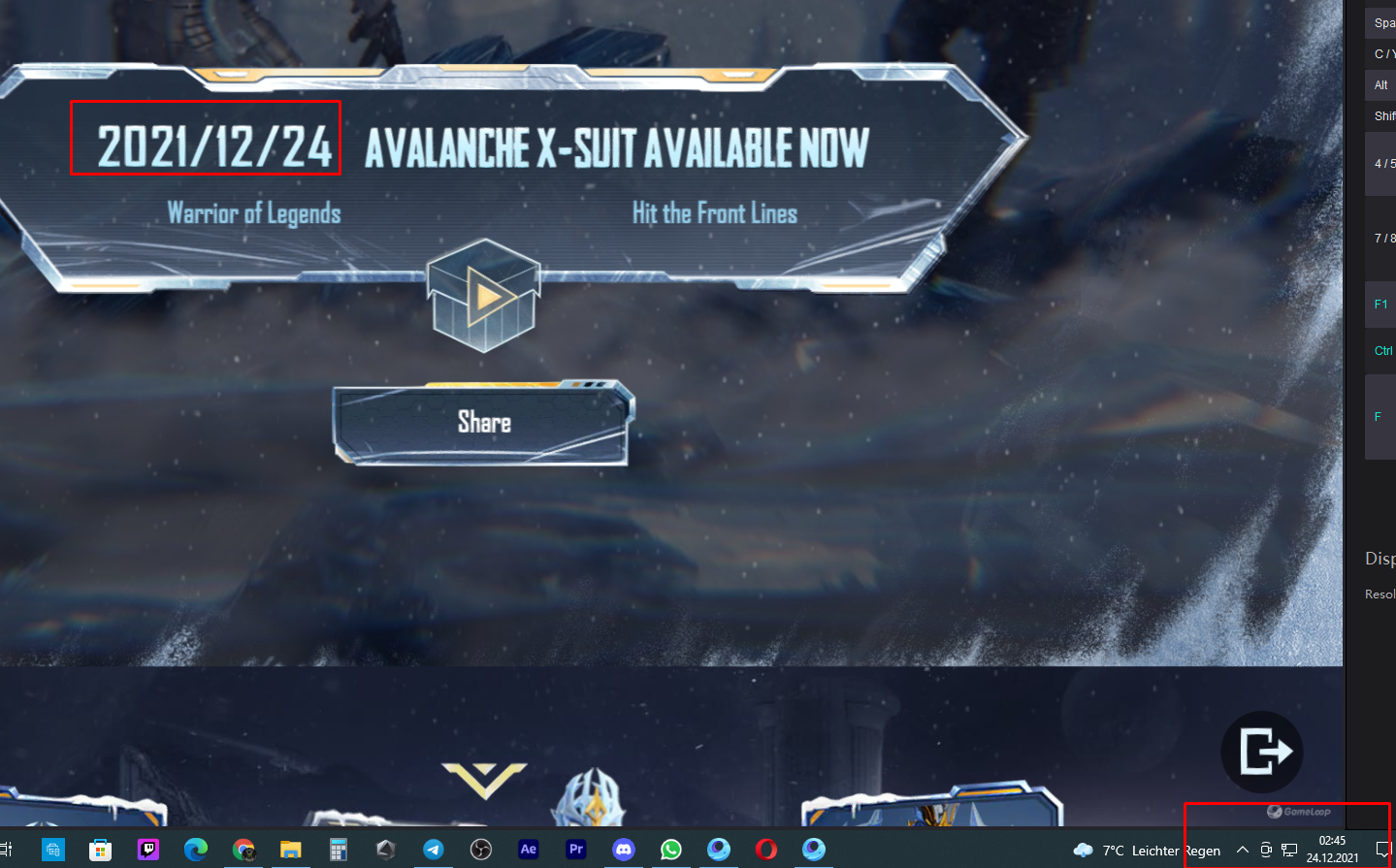Click the exit game icon at bottom right
The image size is (1396, 868).
[x=1261, y=752]
